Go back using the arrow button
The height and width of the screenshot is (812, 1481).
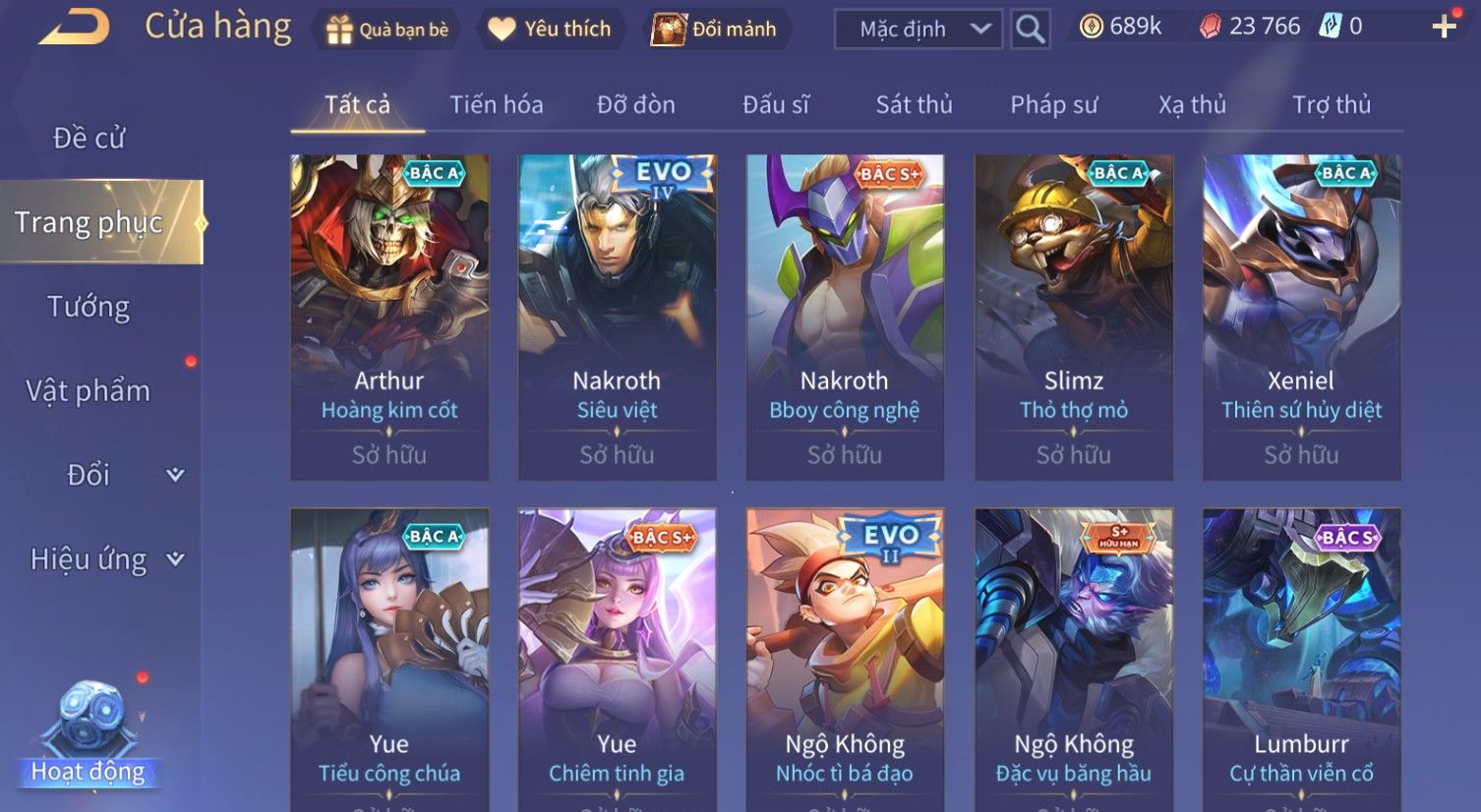[74, 28]
